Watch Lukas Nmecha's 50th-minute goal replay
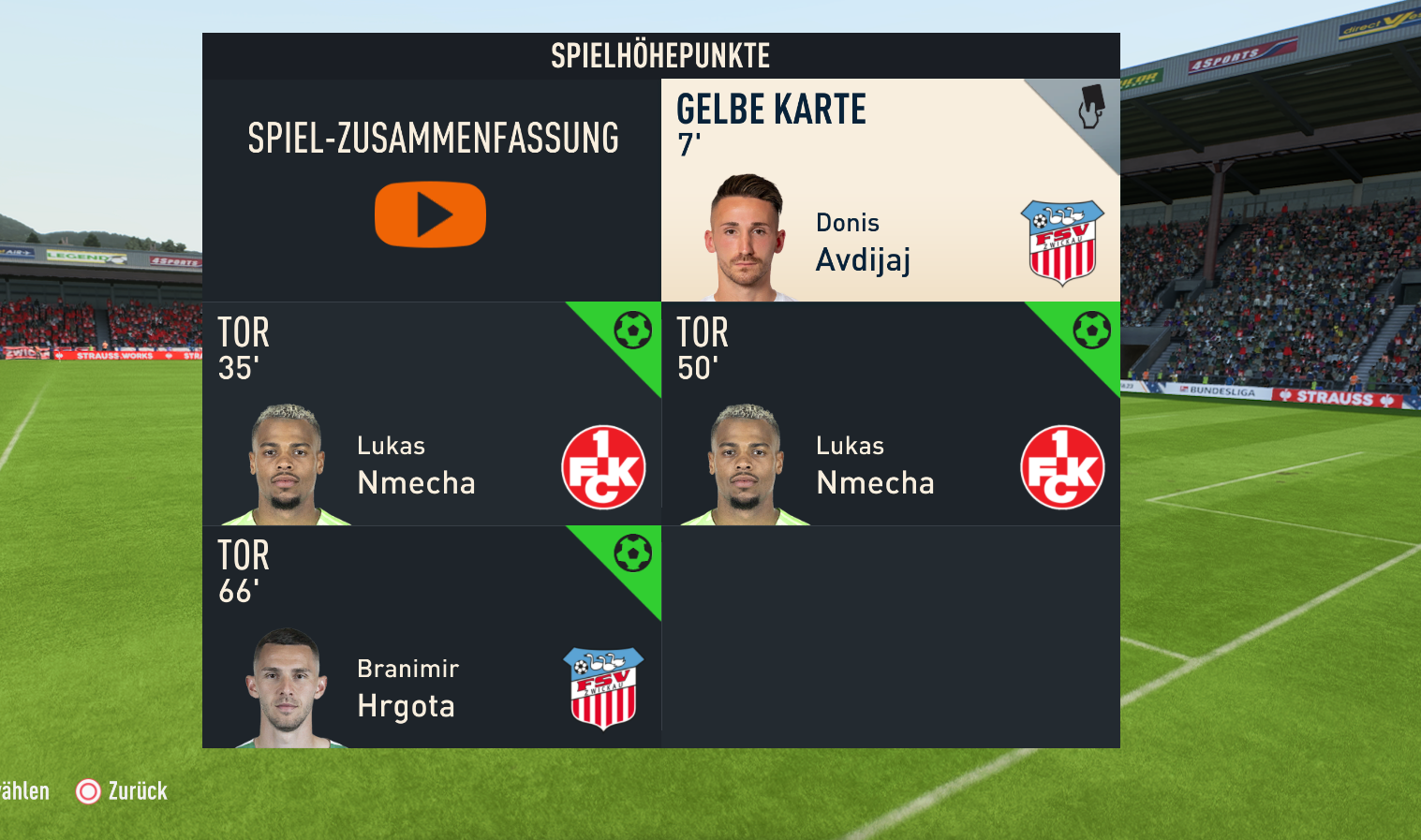 coord(890,414)
